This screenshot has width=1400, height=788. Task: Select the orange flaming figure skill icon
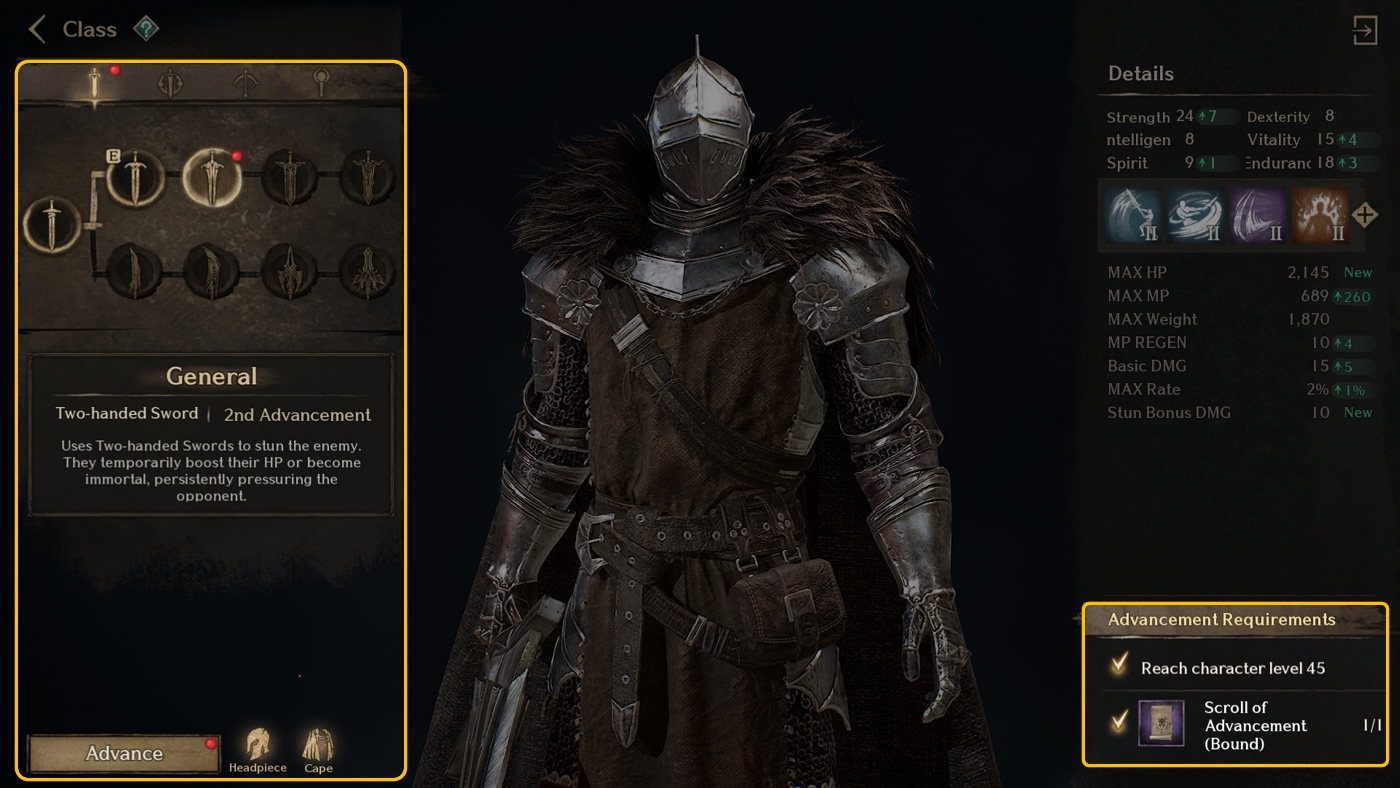[1320, 214]
